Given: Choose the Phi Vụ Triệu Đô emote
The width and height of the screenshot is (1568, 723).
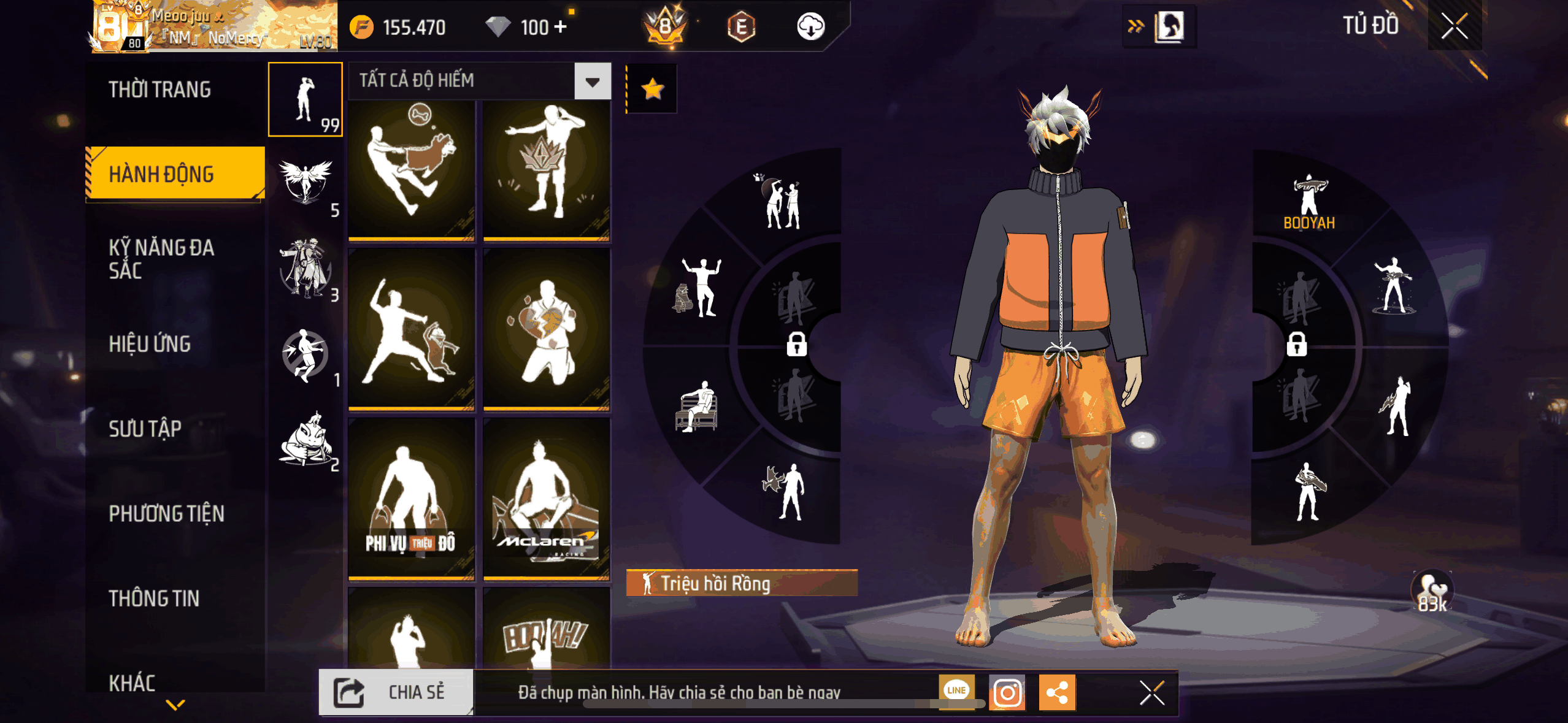Looking at the screenshot, I should (x=411, y=498).
